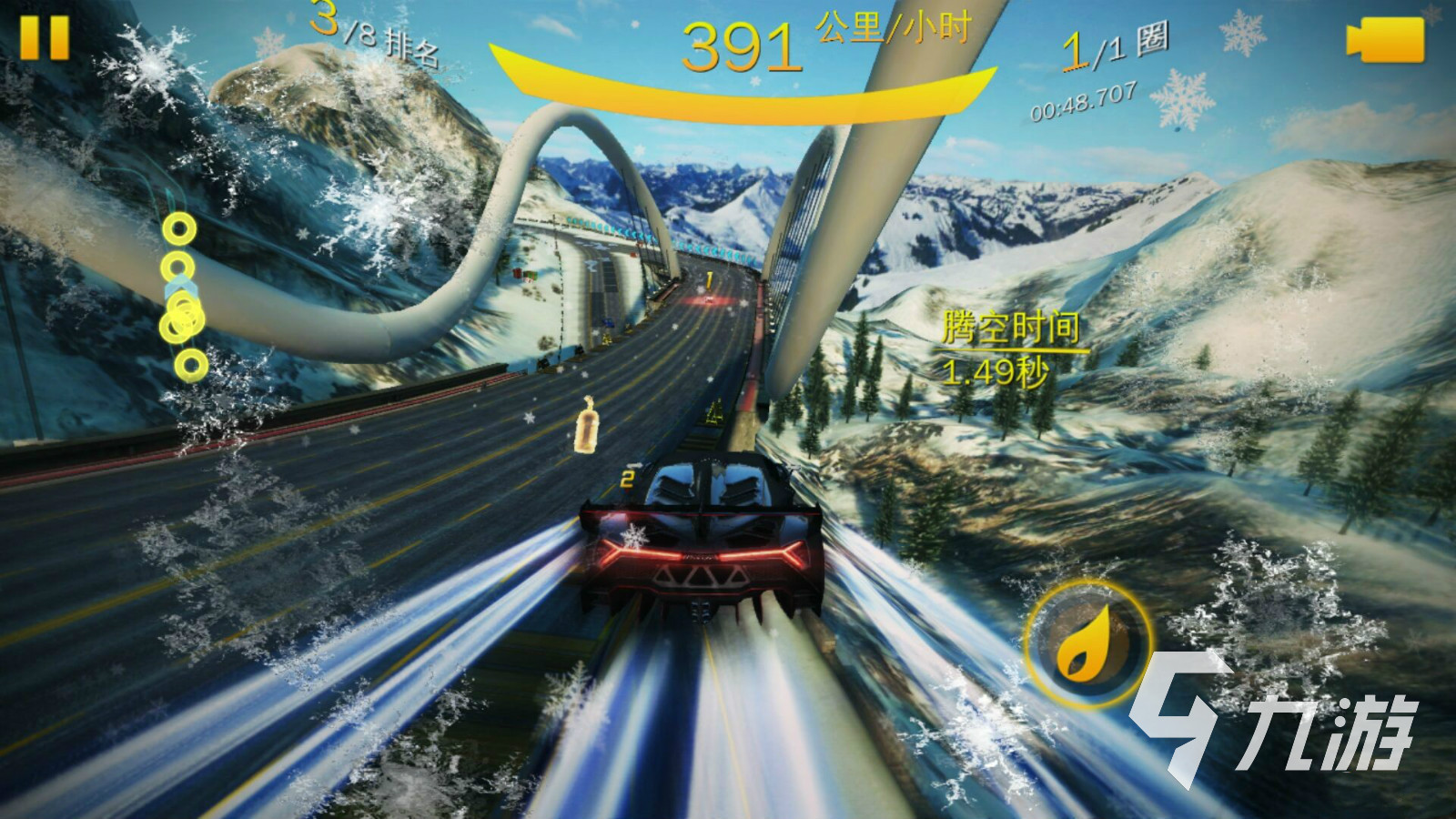Switch the camera view
The image size is (1456, 819).
pos(1384,41)
